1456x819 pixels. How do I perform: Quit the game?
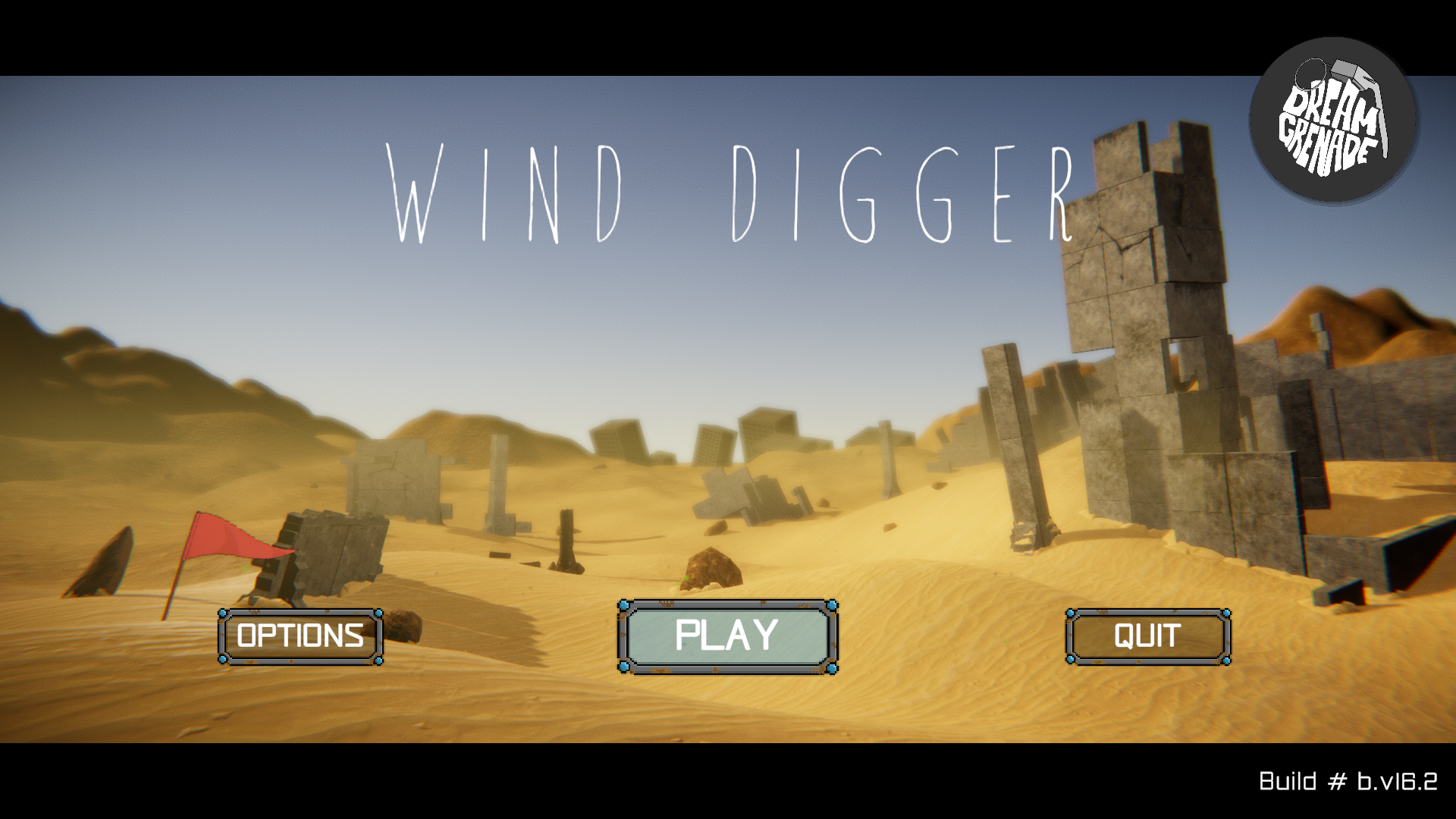tap(1147, 636)
